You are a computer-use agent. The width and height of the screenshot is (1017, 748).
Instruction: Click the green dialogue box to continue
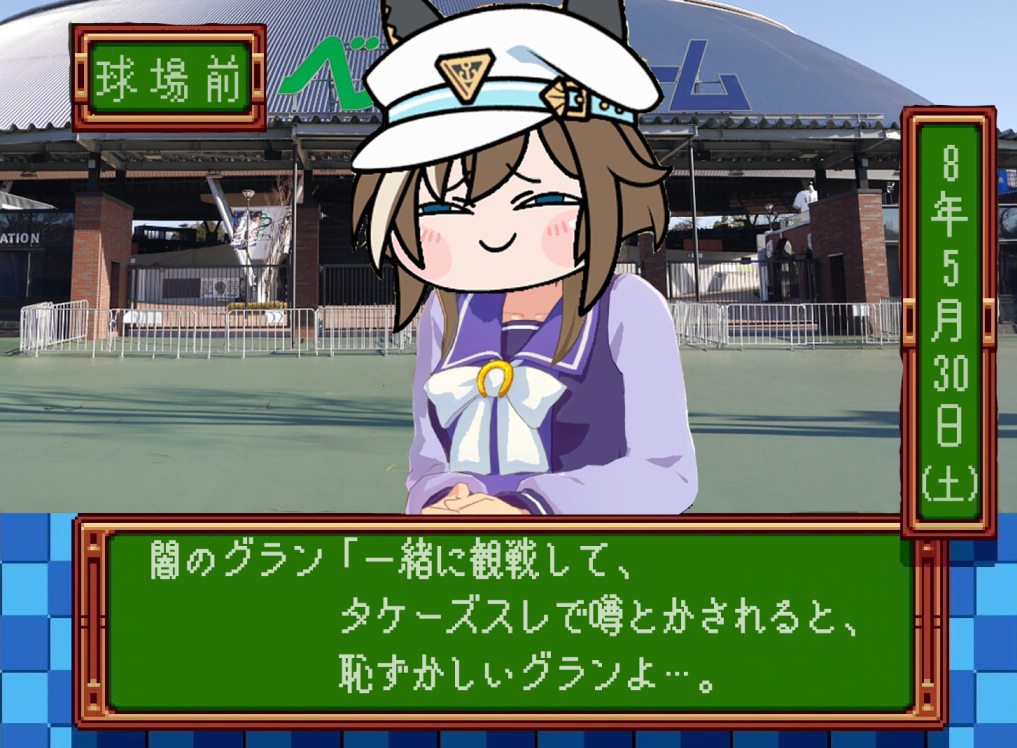point(510,620)
